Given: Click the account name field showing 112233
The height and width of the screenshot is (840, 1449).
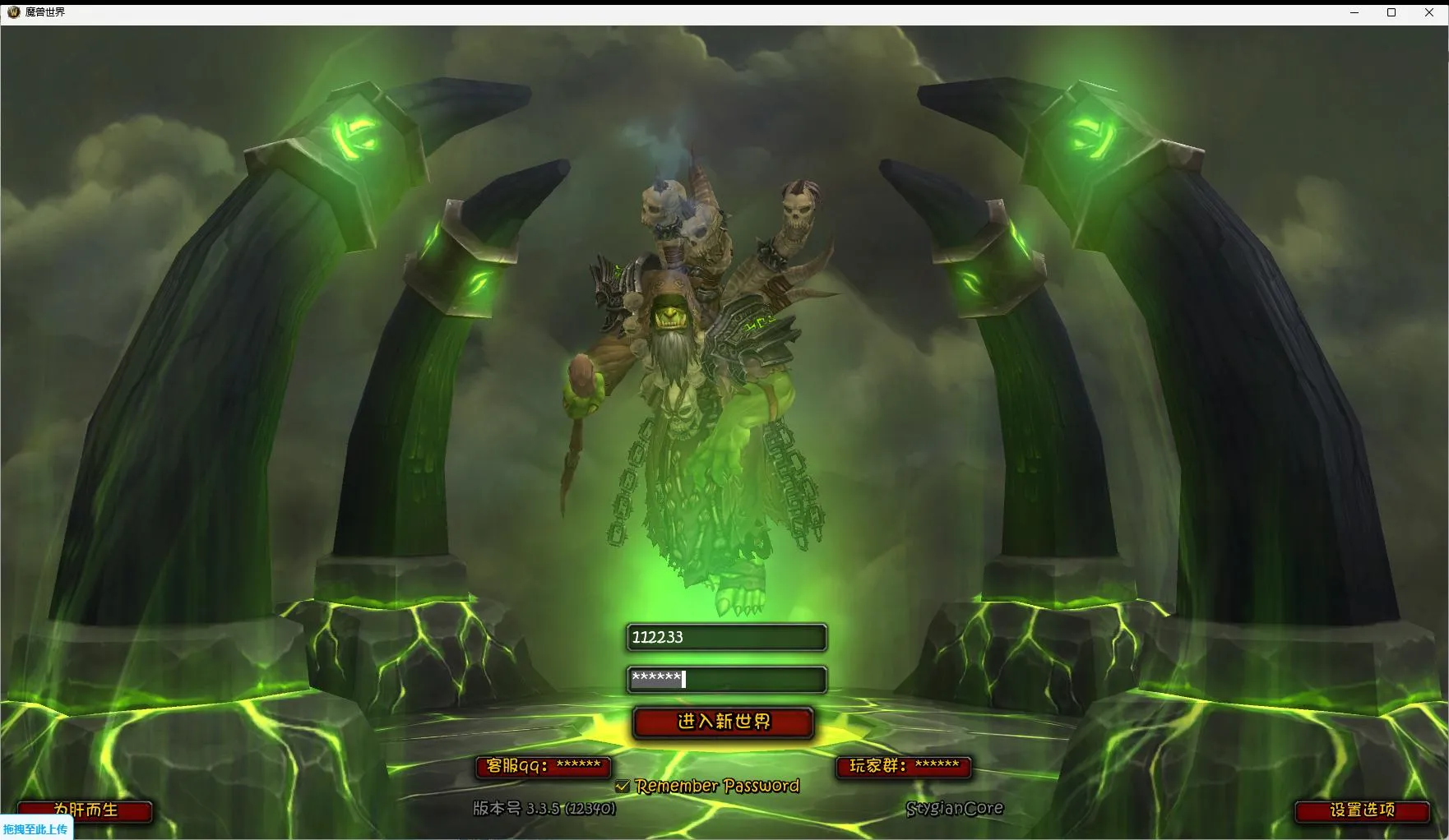Looking at the screenshot, I should tap(726, 637).
